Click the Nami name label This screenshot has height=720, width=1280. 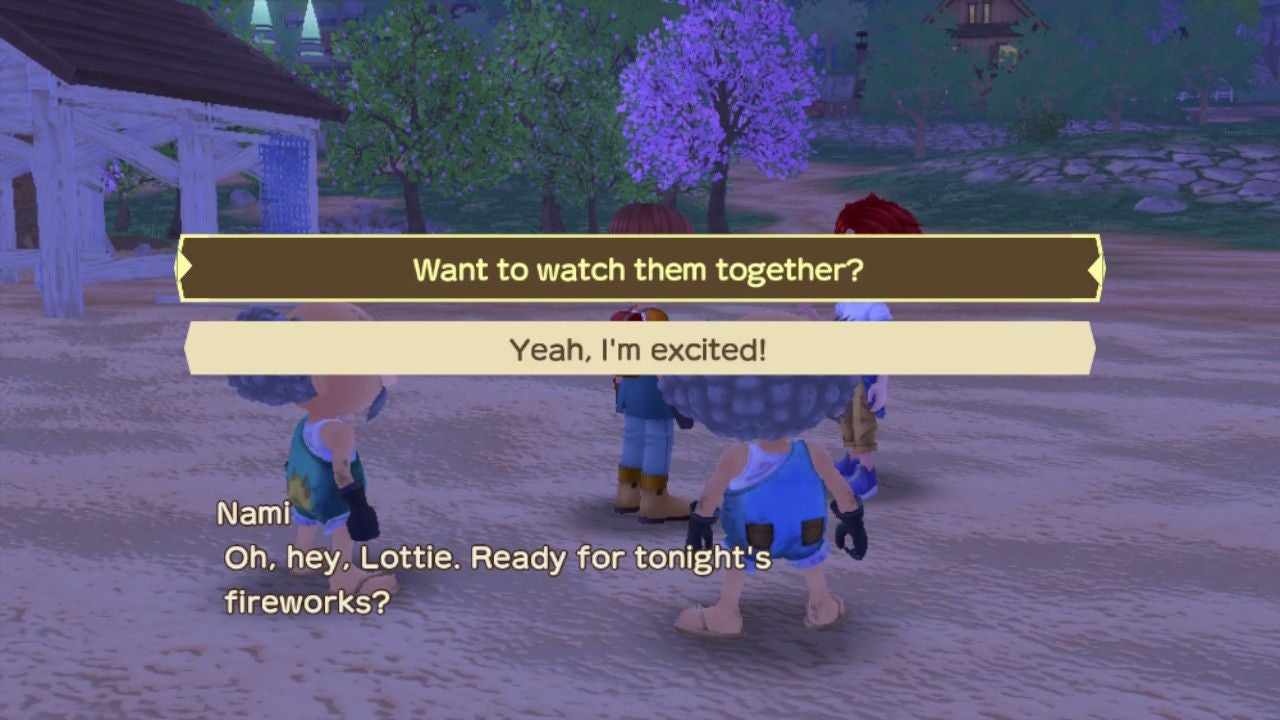[253, 515]
